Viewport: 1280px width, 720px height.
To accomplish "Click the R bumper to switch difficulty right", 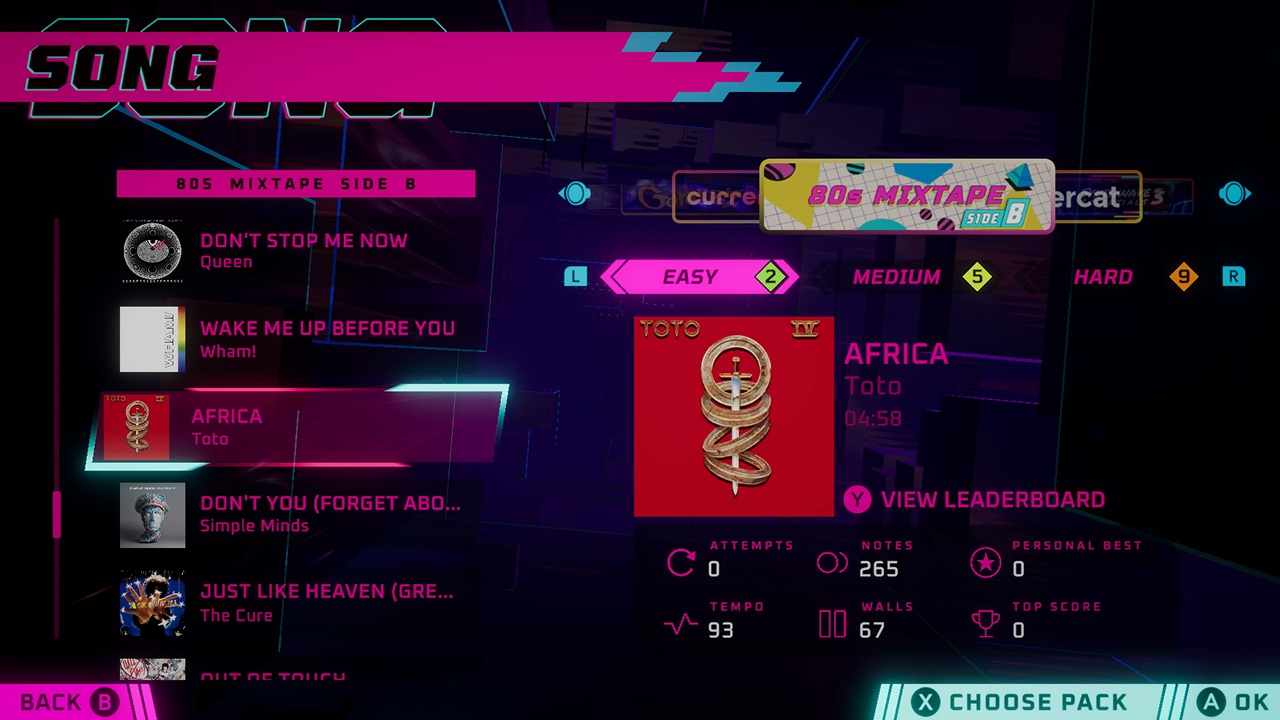I will [x=1233, y=277].
